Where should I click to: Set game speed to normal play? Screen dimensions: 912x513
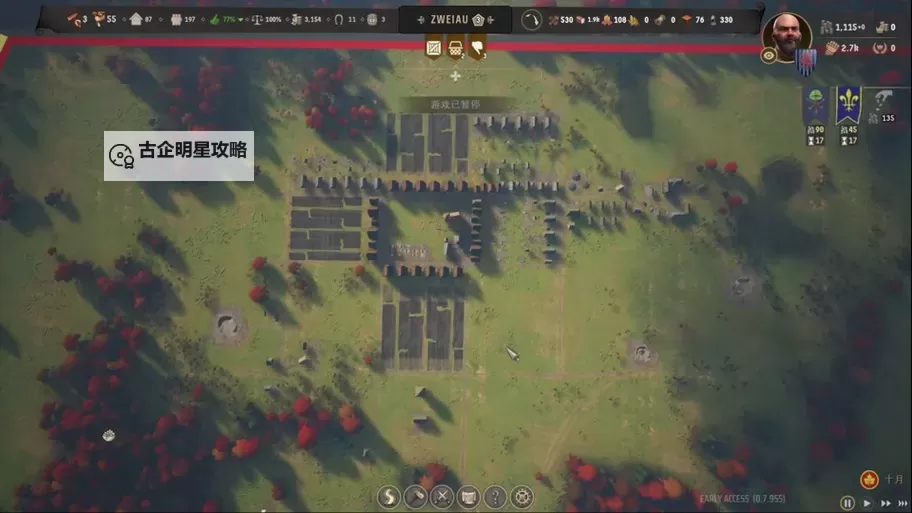(867, 503)
